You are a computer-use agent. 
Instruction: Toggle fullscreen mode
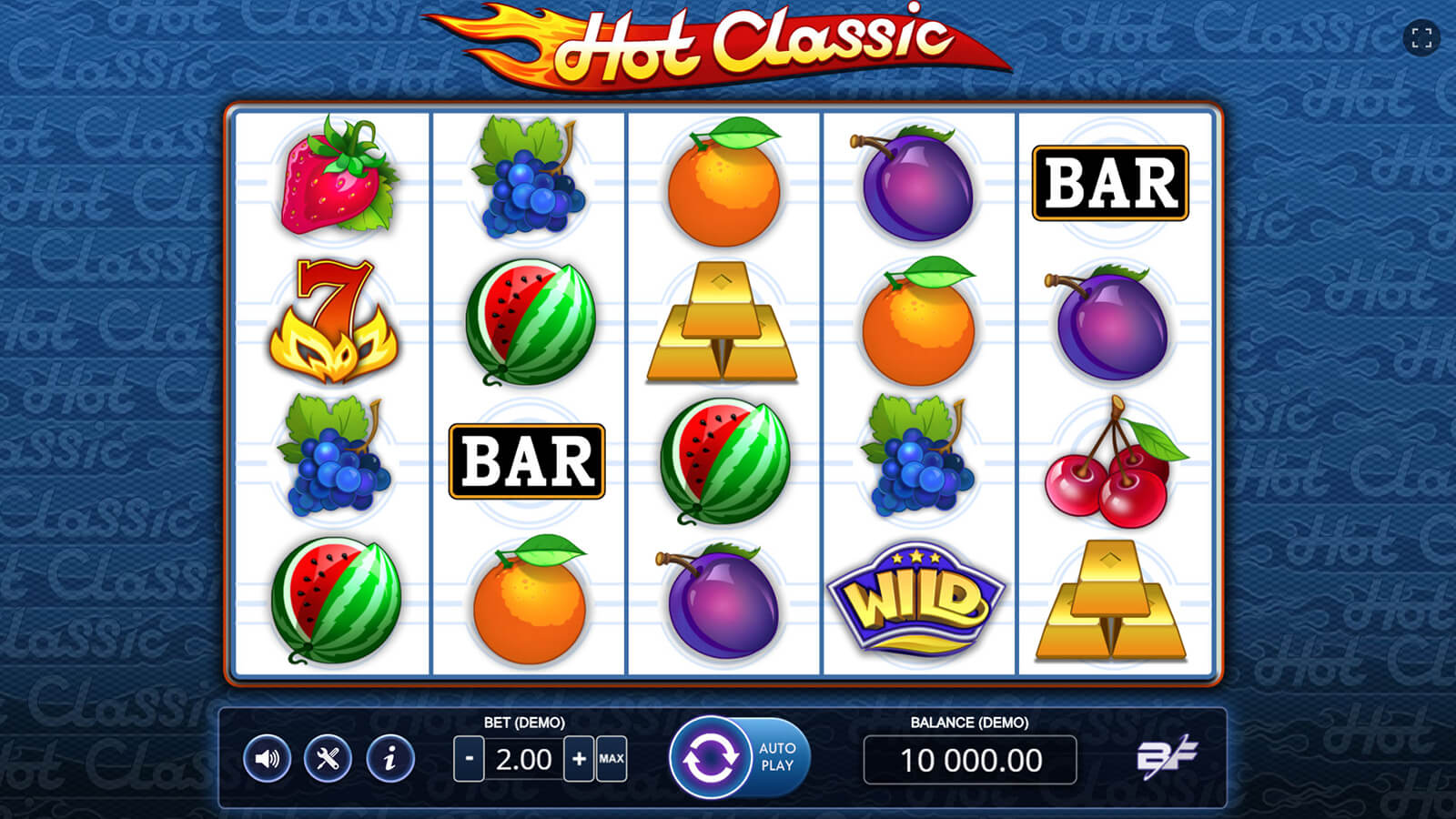pyautogui.click(x=1421, y=38)
